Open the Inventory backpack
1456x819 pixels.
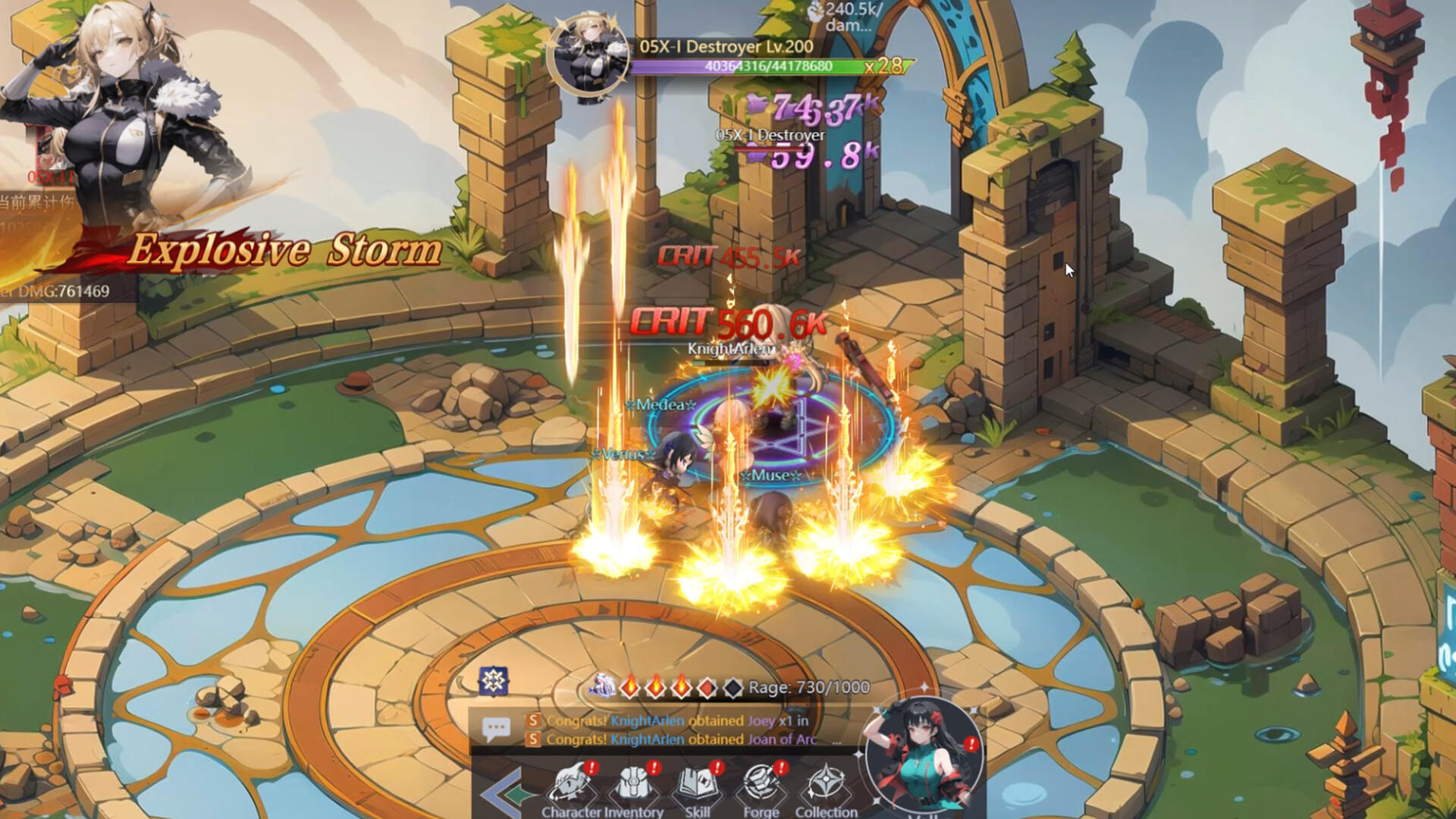click(635, 789)
